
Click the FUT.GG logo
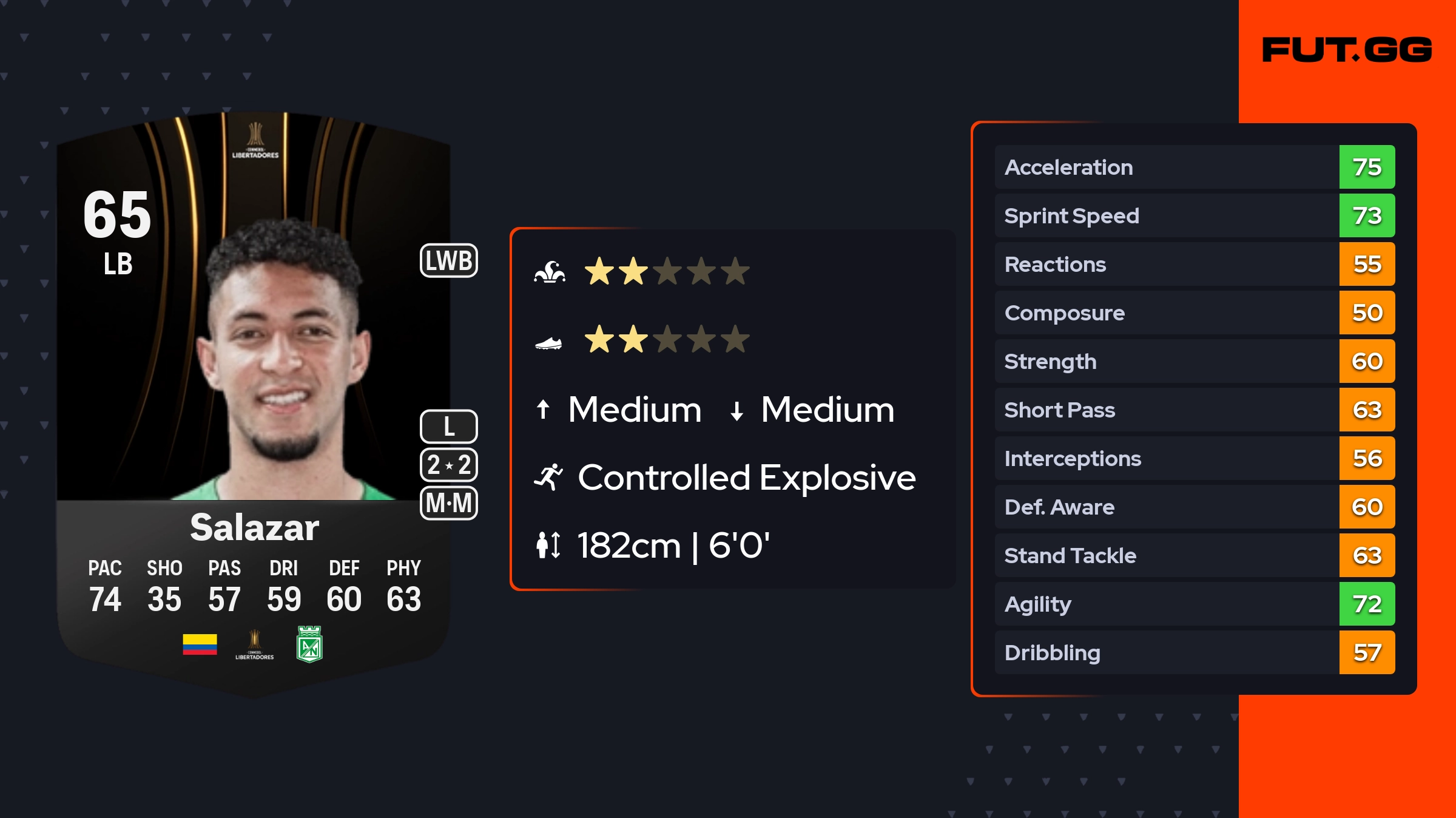(x=1347, y=50)
